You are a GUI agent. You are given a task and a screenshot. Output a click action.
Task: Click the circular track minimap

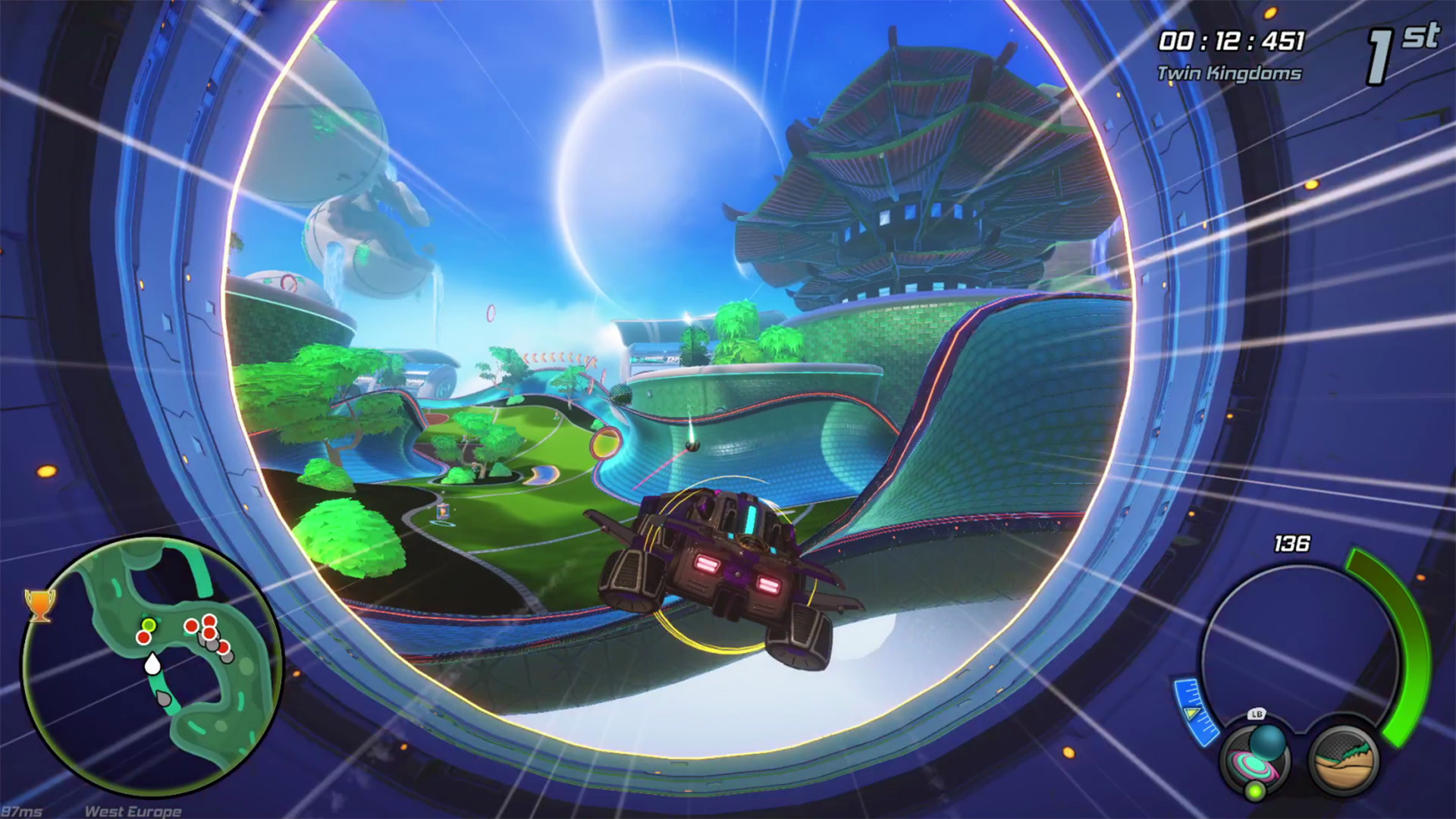tap(152, 667)
